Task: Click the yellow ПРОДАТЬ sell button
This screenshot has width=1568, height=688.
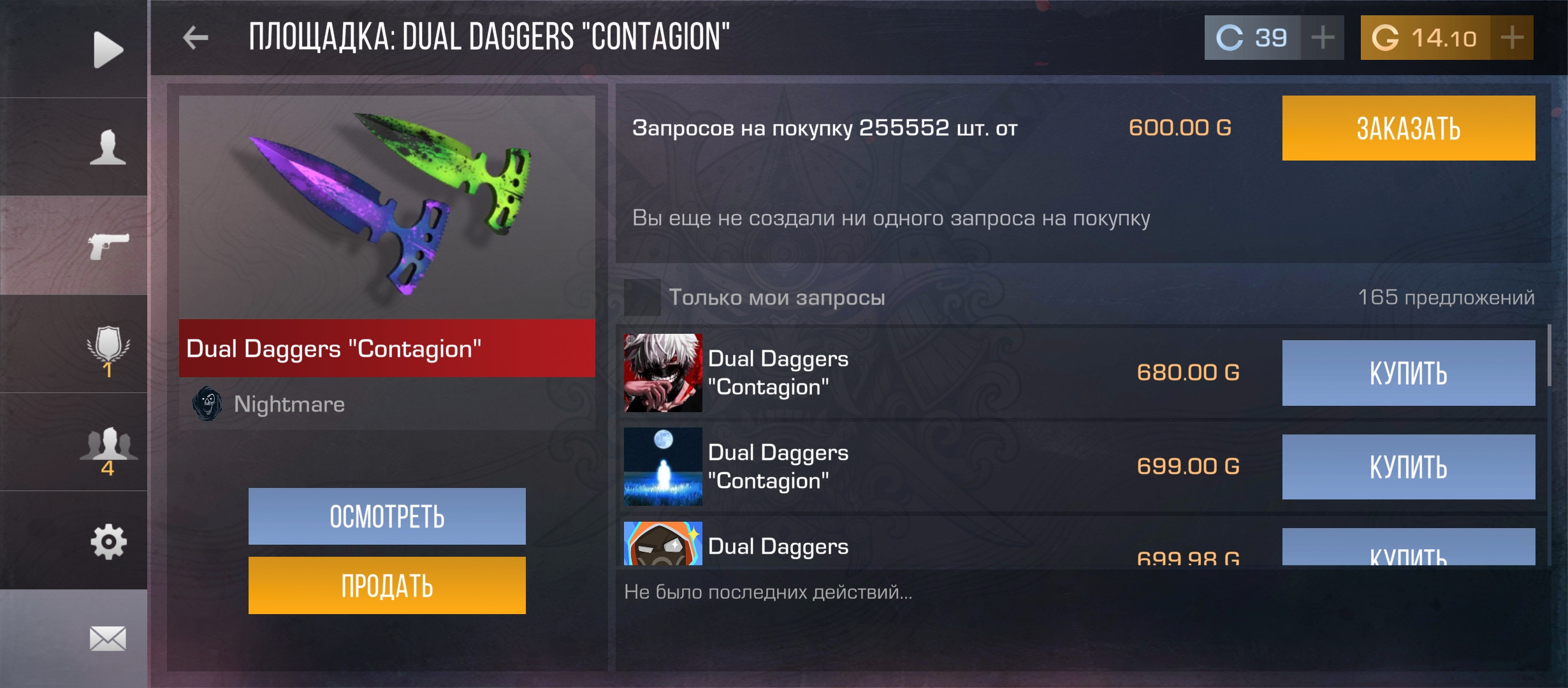Action: (x=387, y=583)
